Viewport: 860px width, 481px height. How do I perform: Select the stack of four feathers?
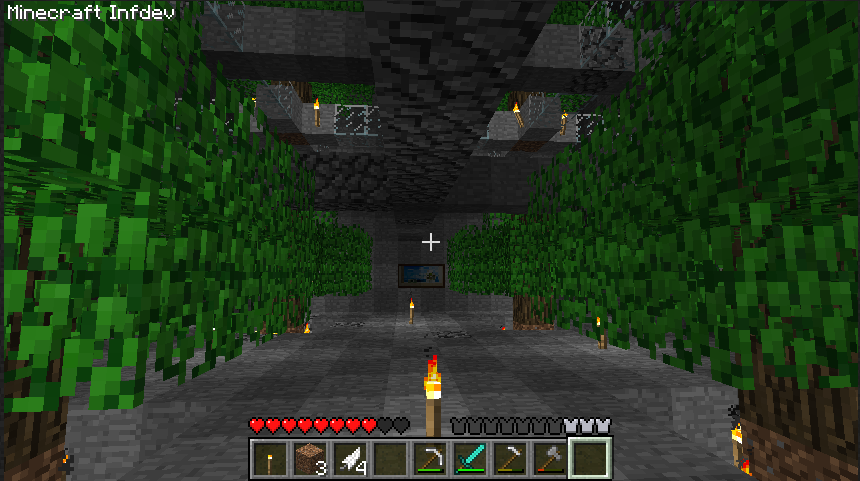click(x=349, y=459)
